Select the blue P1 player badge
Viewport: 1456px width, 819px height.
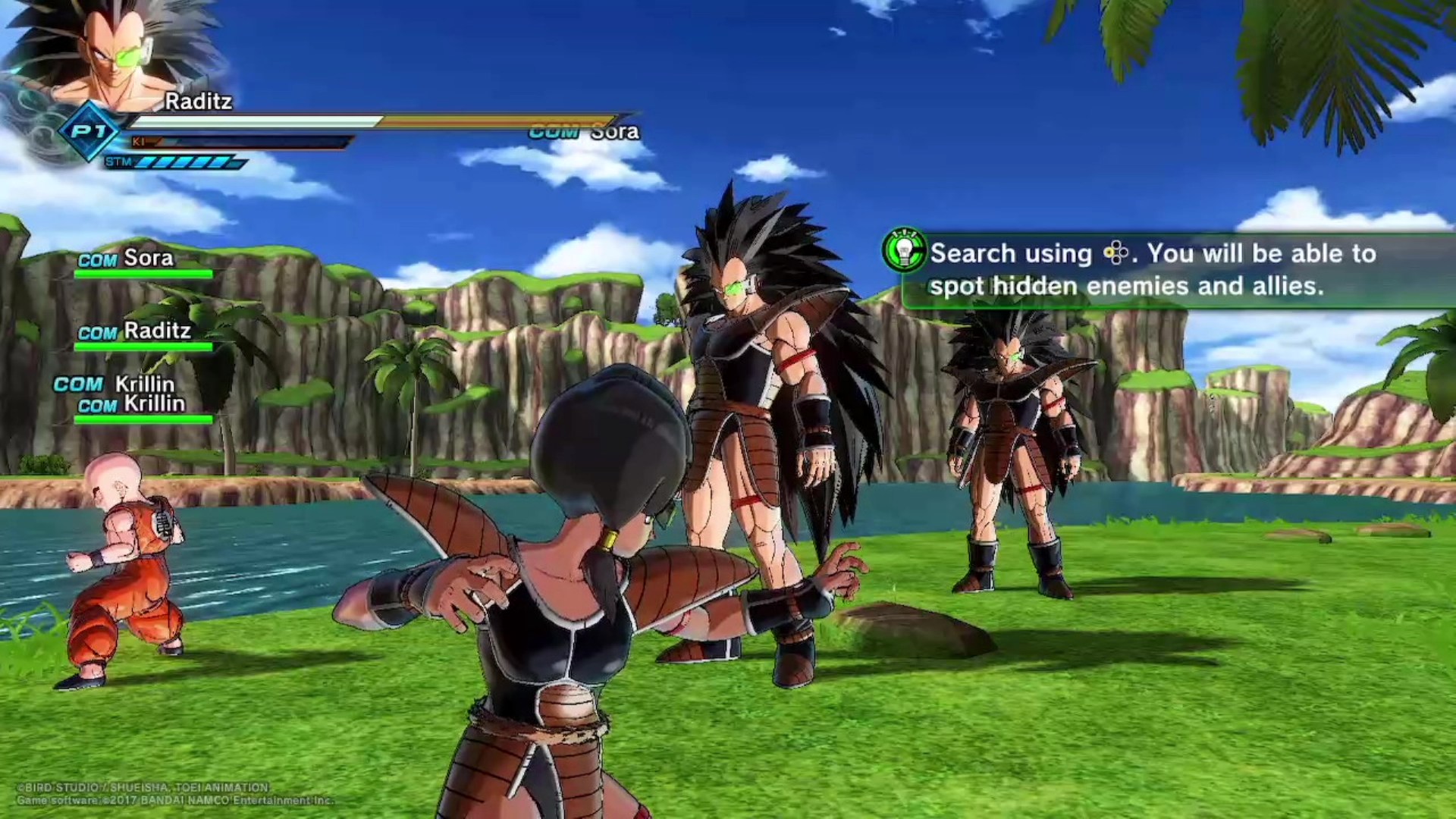(89, 132)
